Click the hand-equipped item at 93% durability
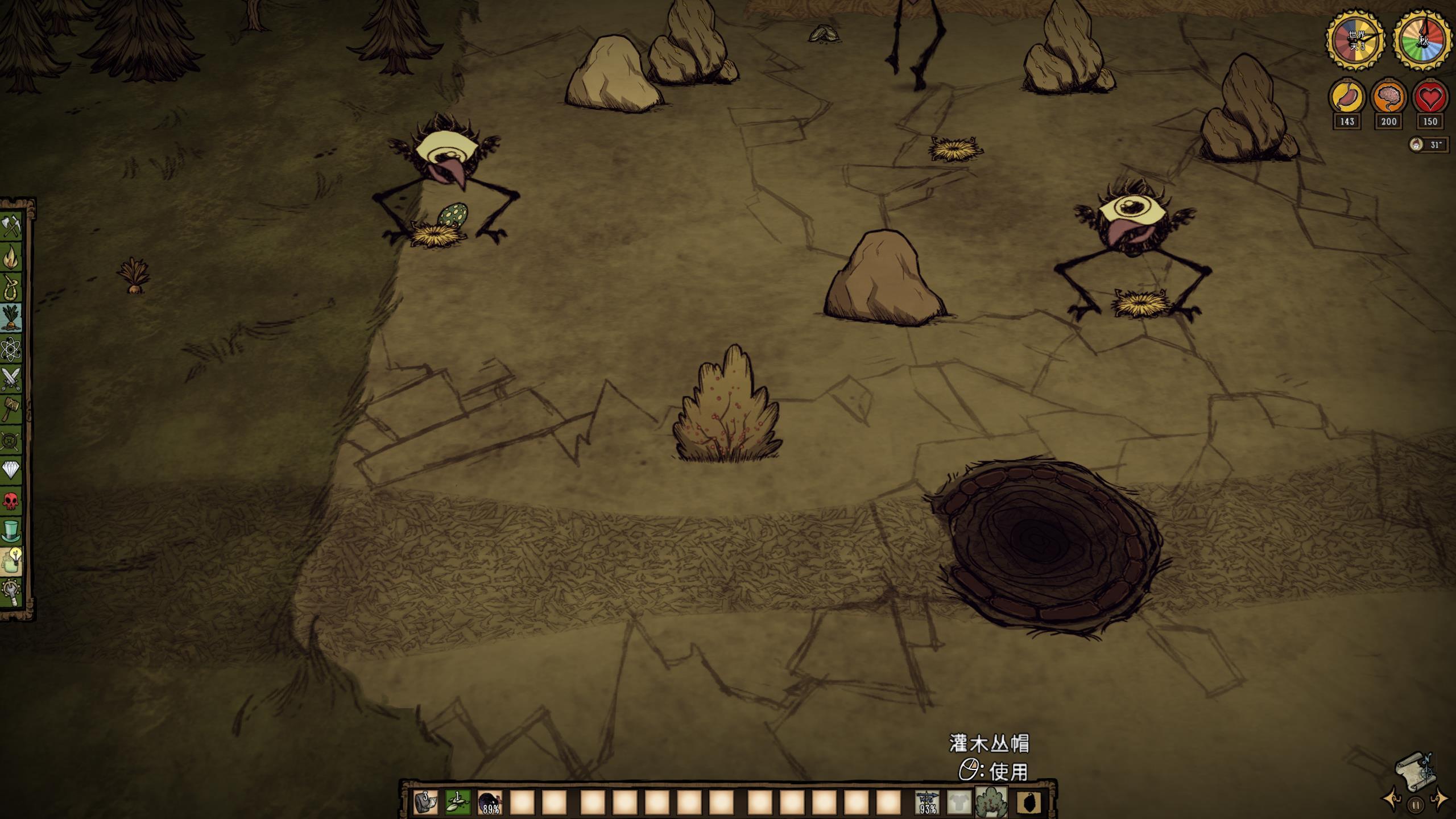This screenshot has width=1456, height=819. pos(927,802)
